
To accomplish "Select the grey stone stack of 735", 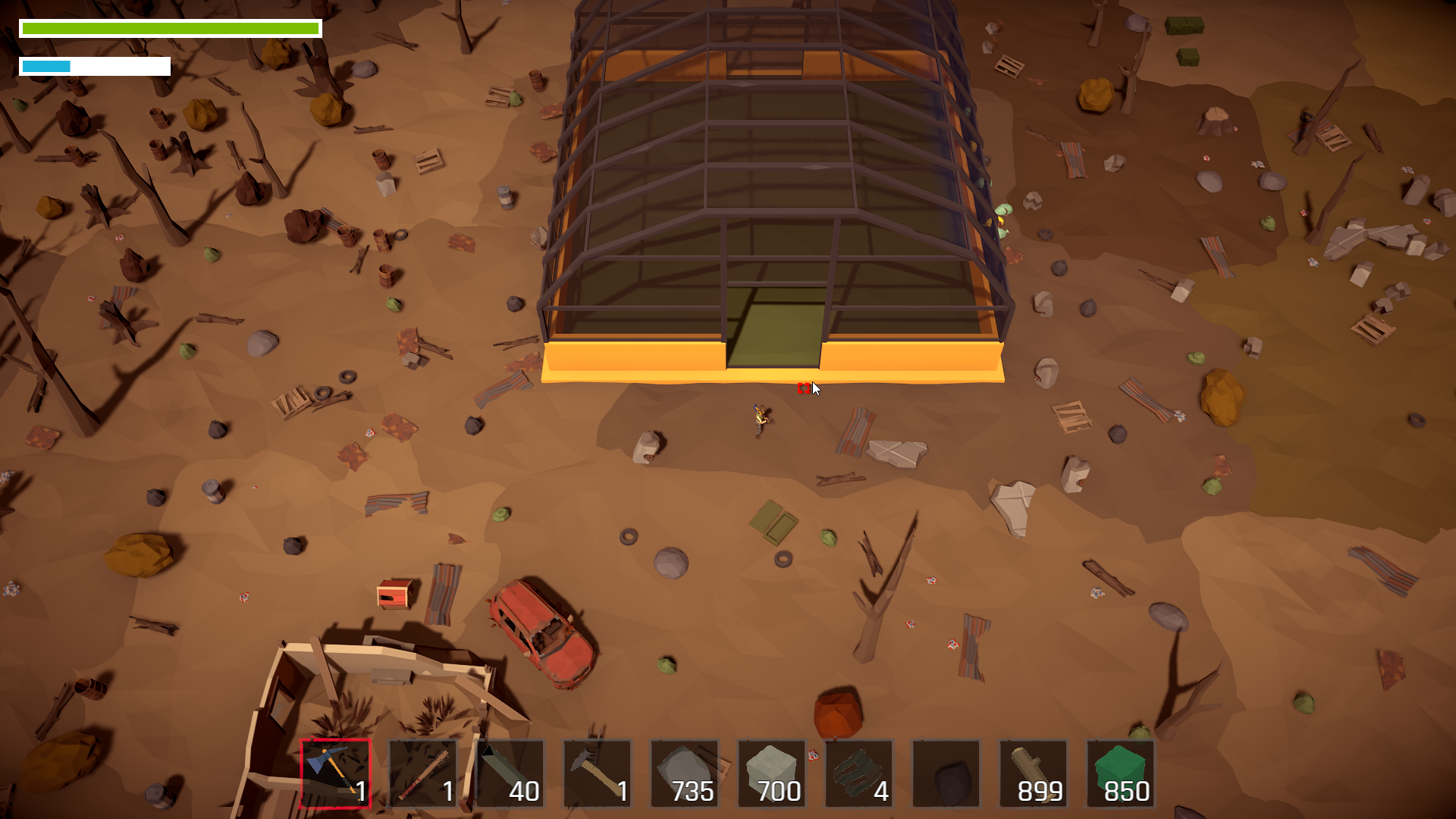I will (x=685, y=773).
